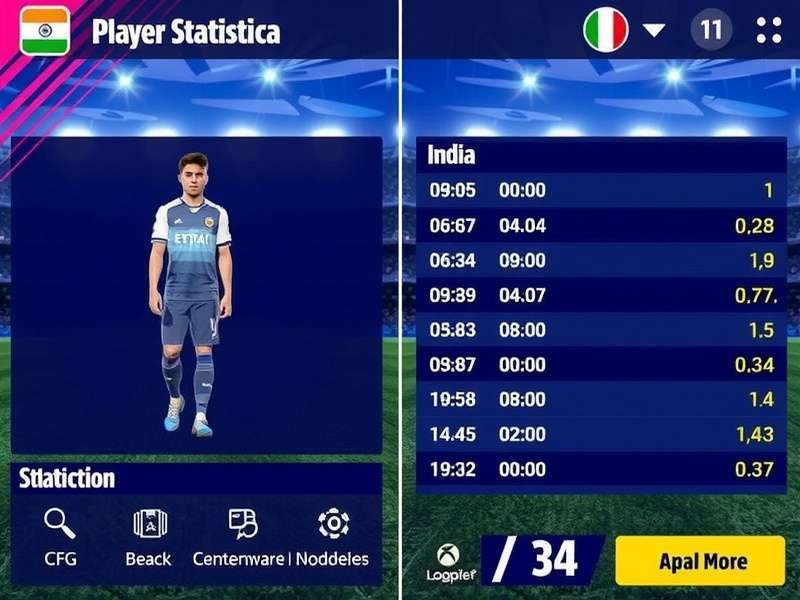
Task: Select the 06:67 stats row
Action: (x=600, y=226)
